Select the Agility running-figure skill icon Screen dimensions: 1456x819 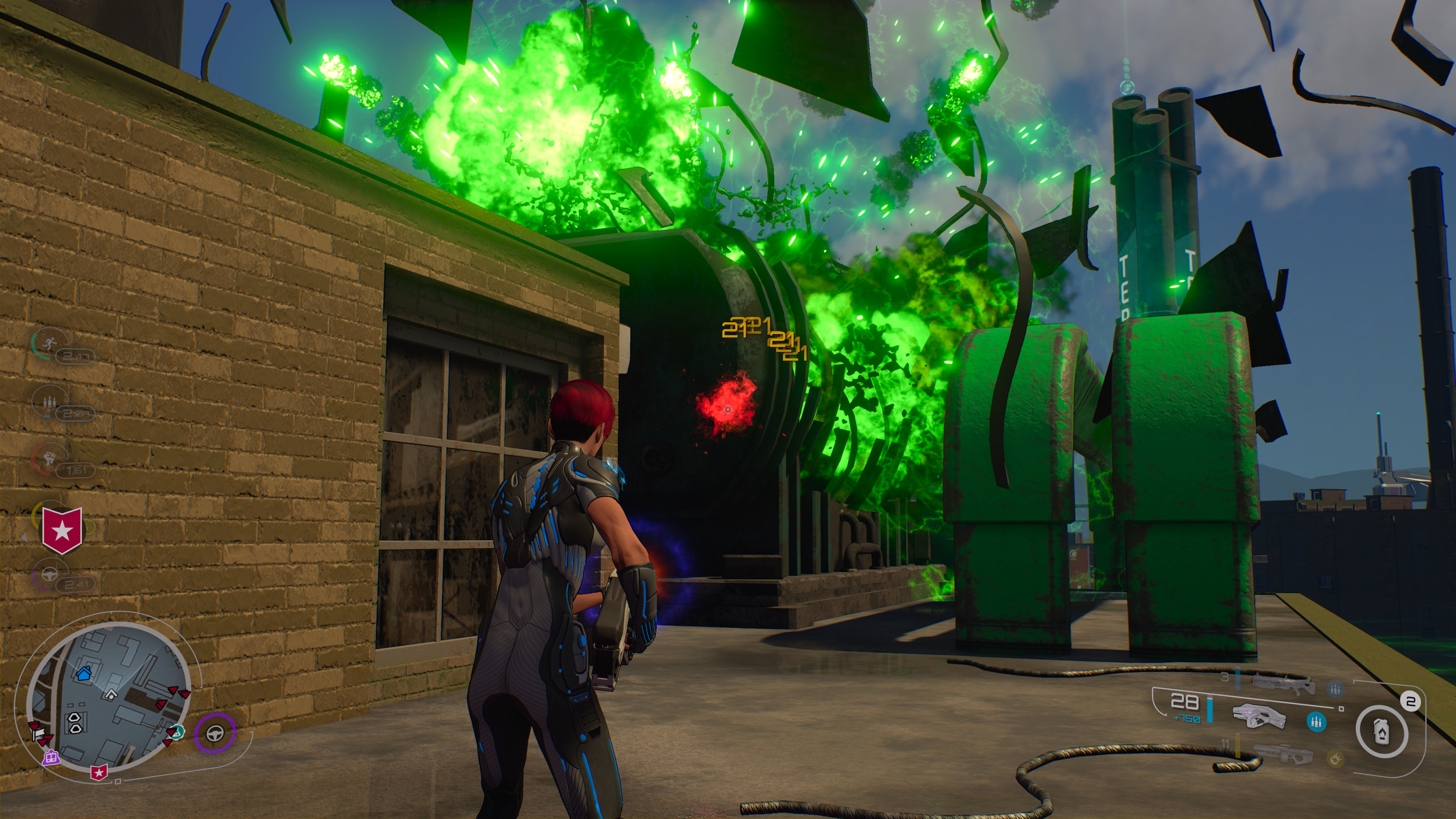(x=49, y=342)
